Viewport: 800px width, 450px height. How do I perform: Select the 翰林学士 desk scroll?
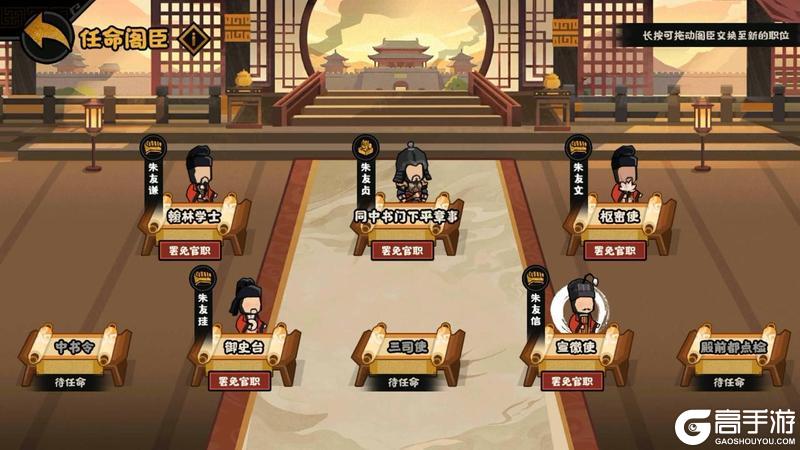point(191,216)
